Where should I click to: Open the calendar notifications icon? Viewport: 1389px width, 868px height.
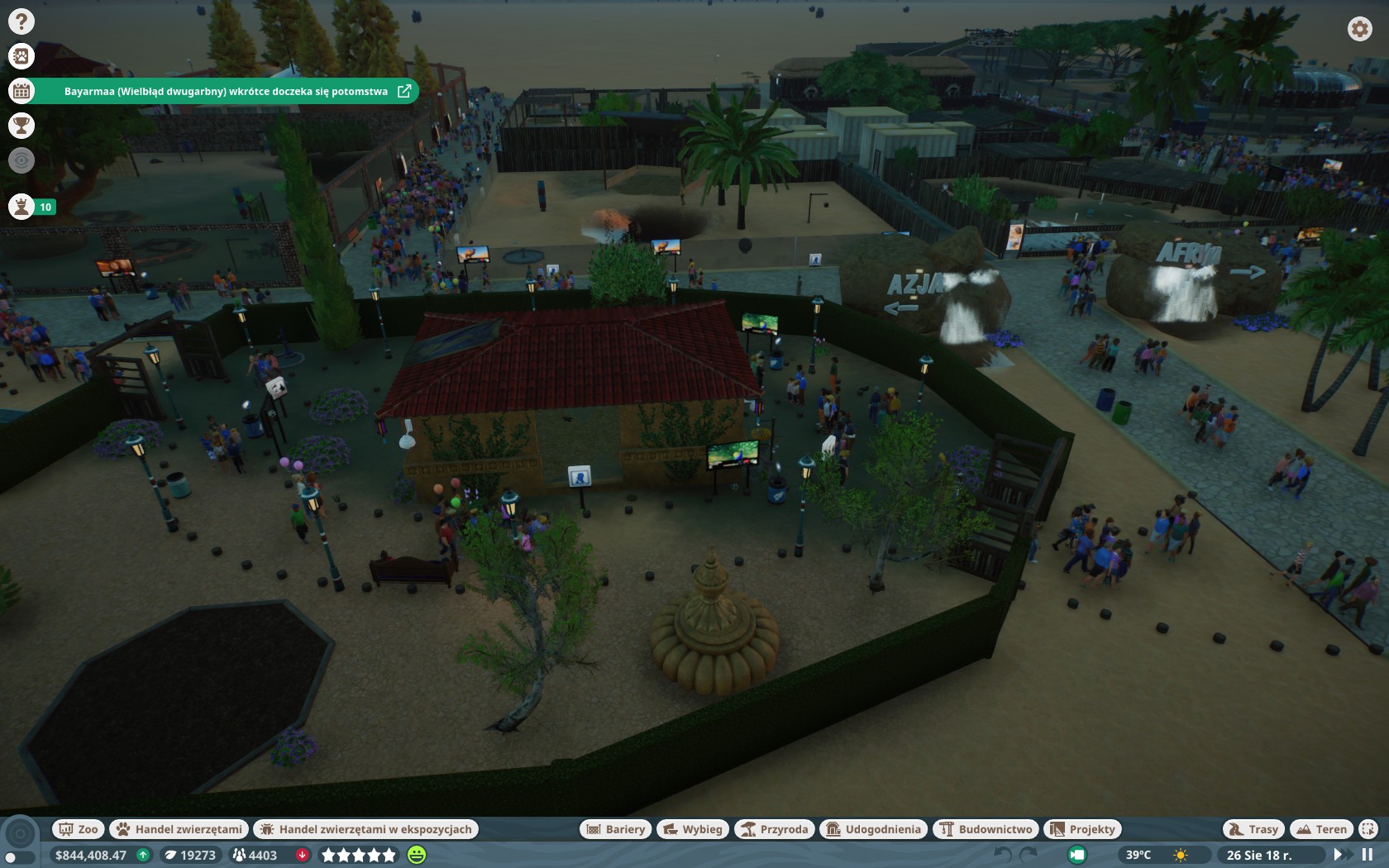(x=21, y=91)
